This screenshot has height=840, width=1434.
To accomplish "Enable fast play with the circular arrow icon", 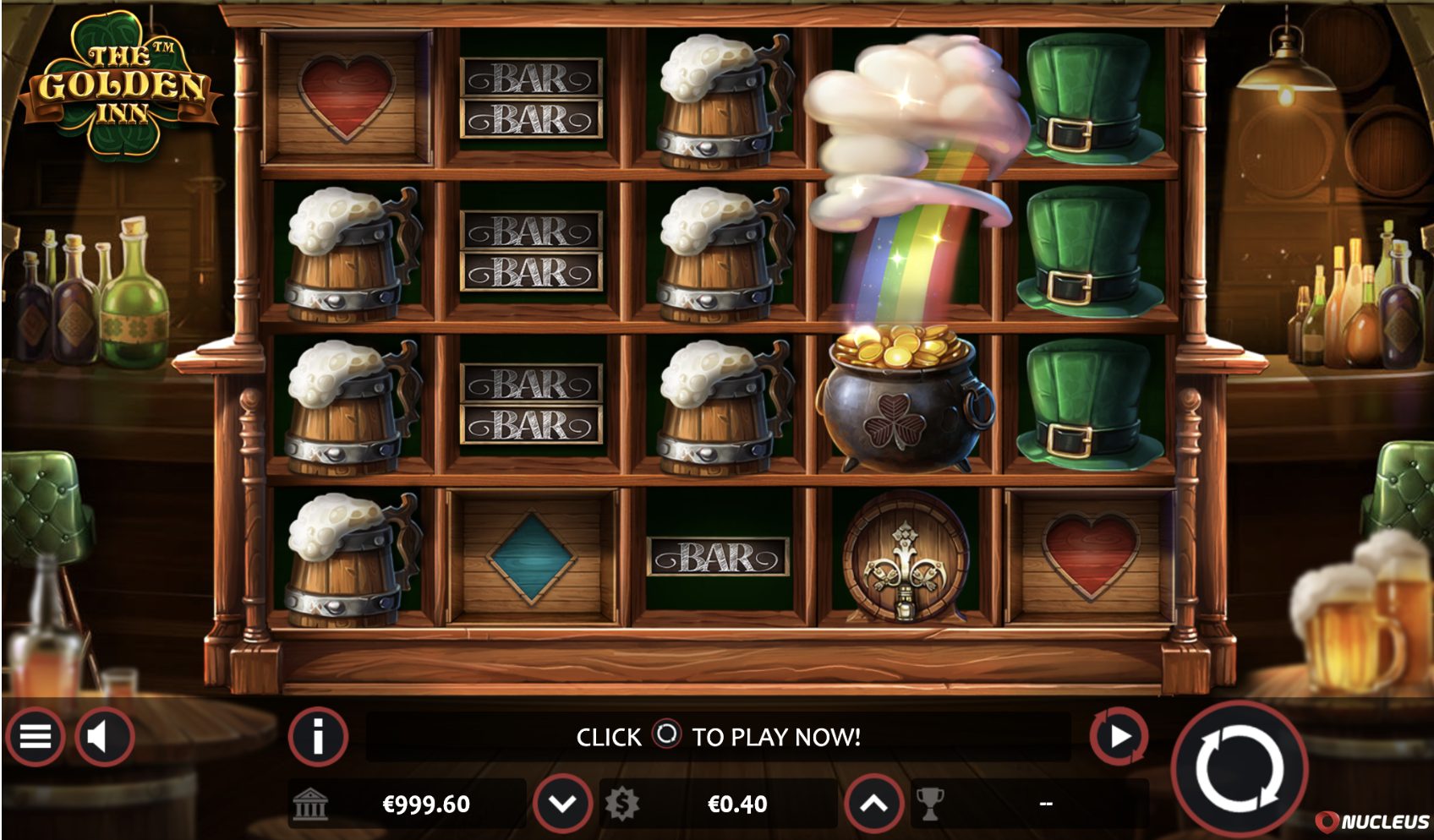I will (x=1119, y=734).
